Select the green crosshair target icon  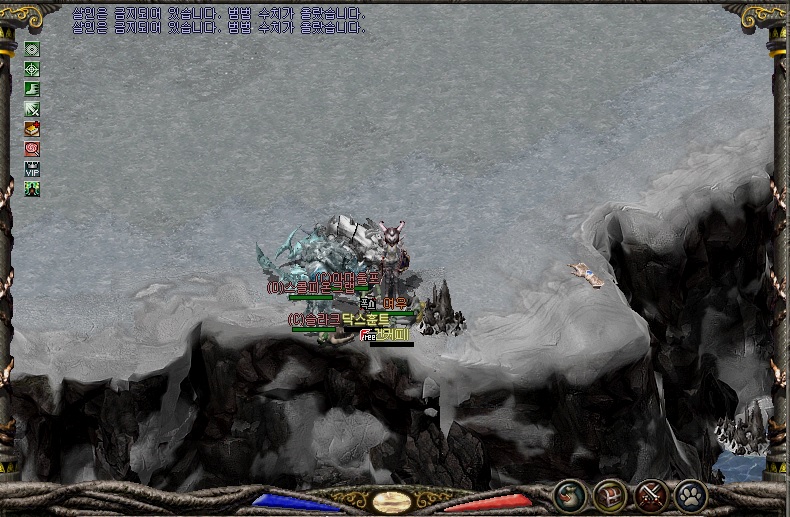[32, 69]
